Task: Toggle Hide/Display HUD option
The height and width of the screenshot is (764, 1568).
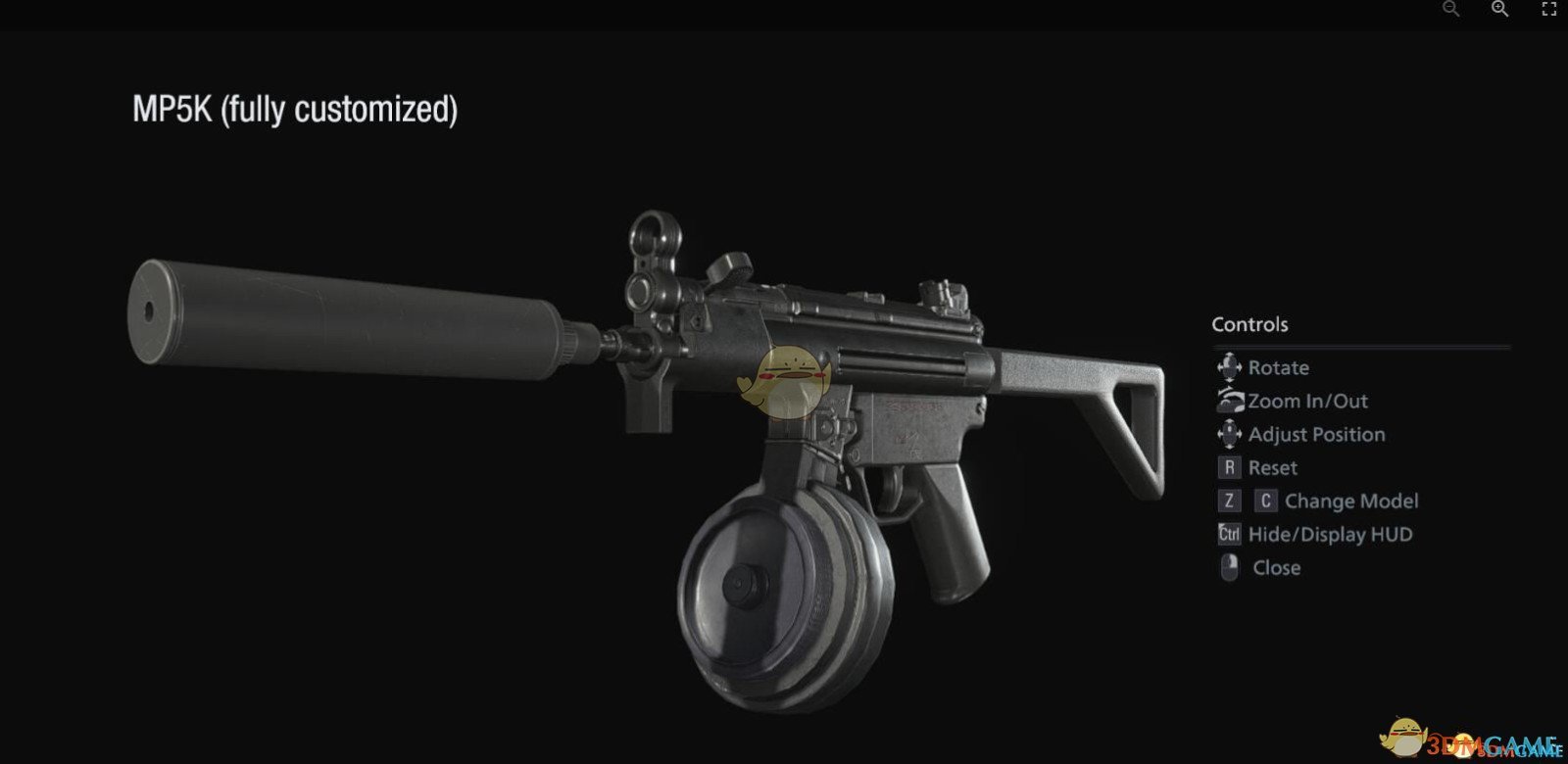Action: (1330, 534)
